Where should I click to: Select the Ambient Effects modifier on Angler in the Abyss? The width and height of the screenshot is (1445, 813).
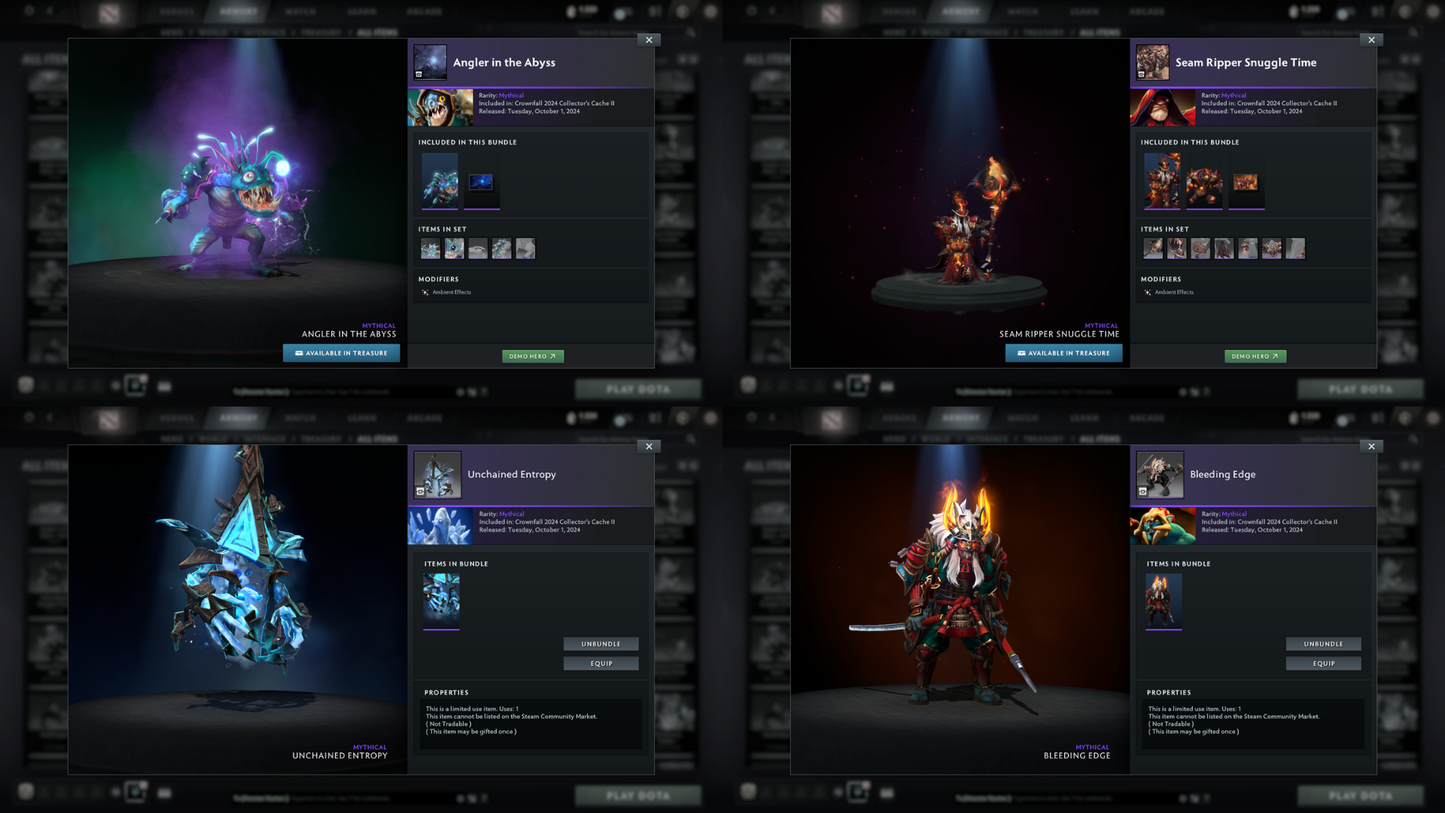click(451, 292)
